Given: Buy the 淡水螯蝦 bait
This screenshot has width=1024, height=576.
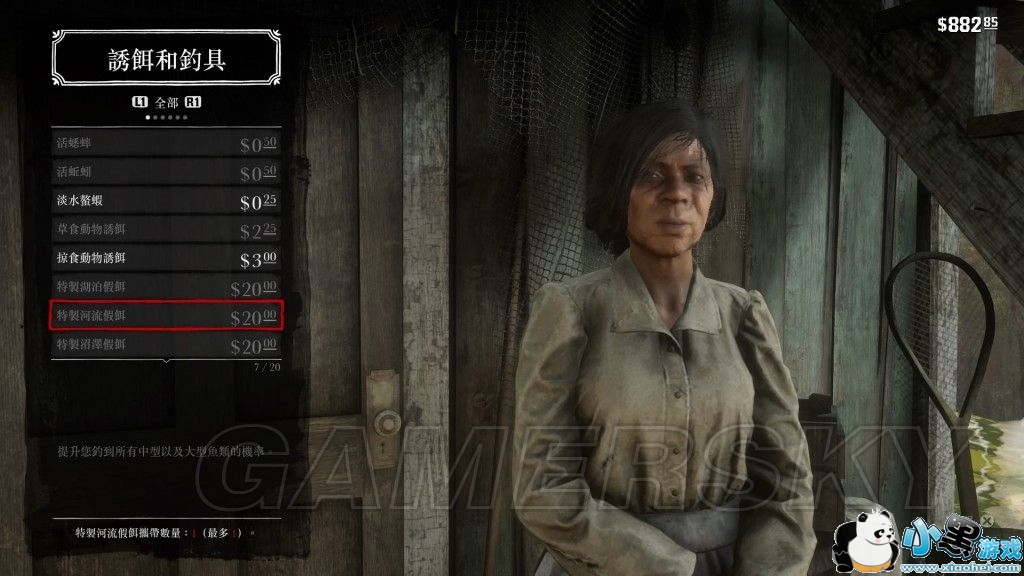Looking at the screenshot, I should pos(166,201).
